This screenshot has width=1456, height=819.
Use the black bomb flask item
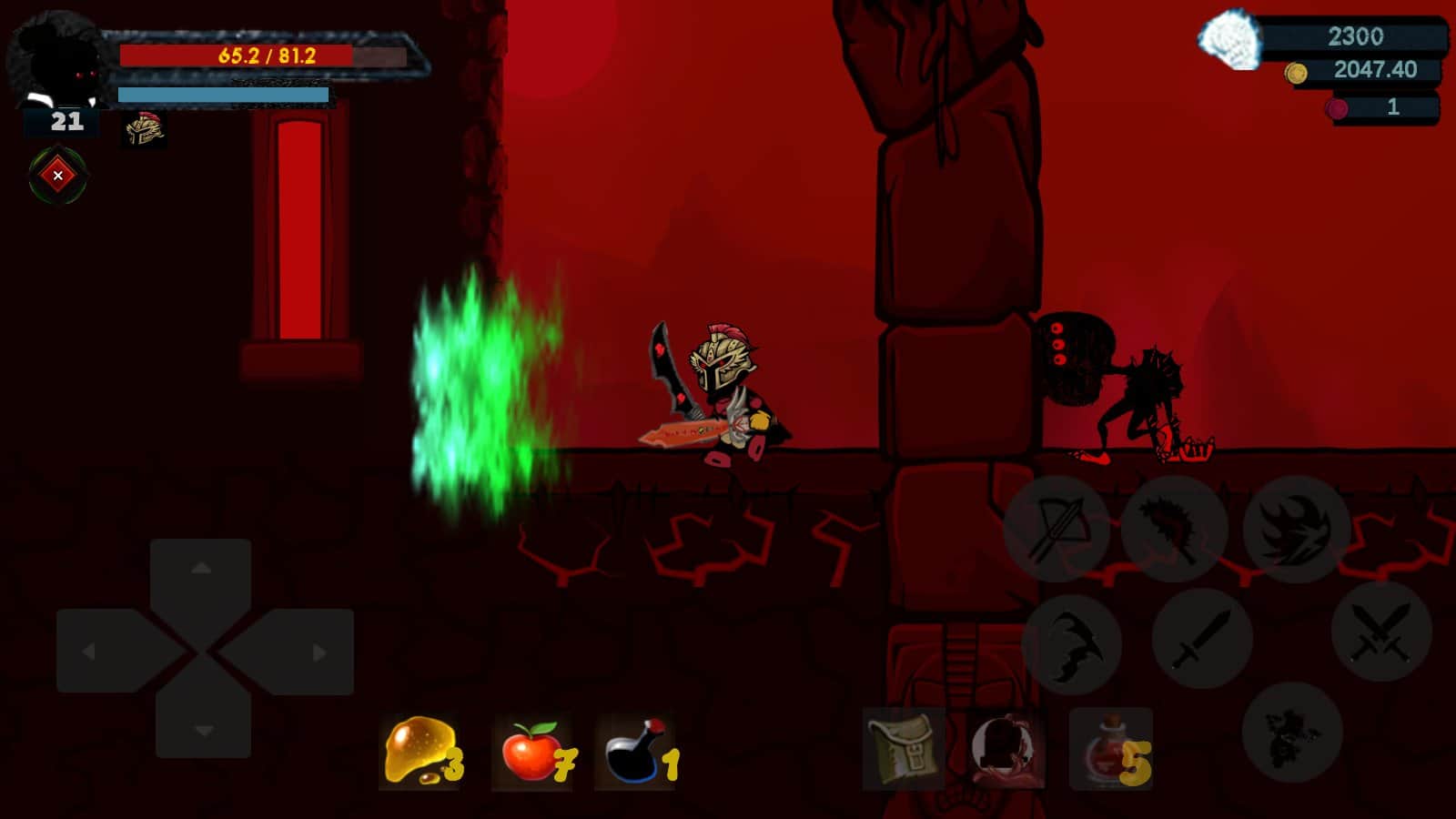638,753
